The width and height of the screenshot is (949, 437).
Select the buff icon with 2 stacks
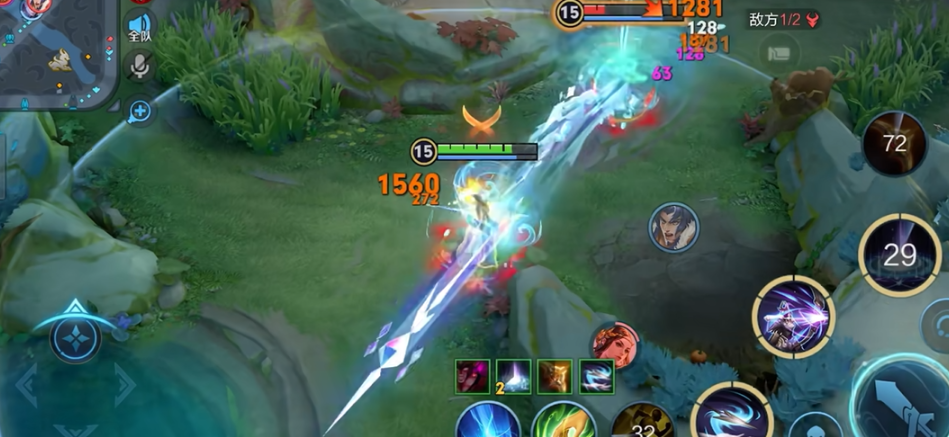(513, 377)
